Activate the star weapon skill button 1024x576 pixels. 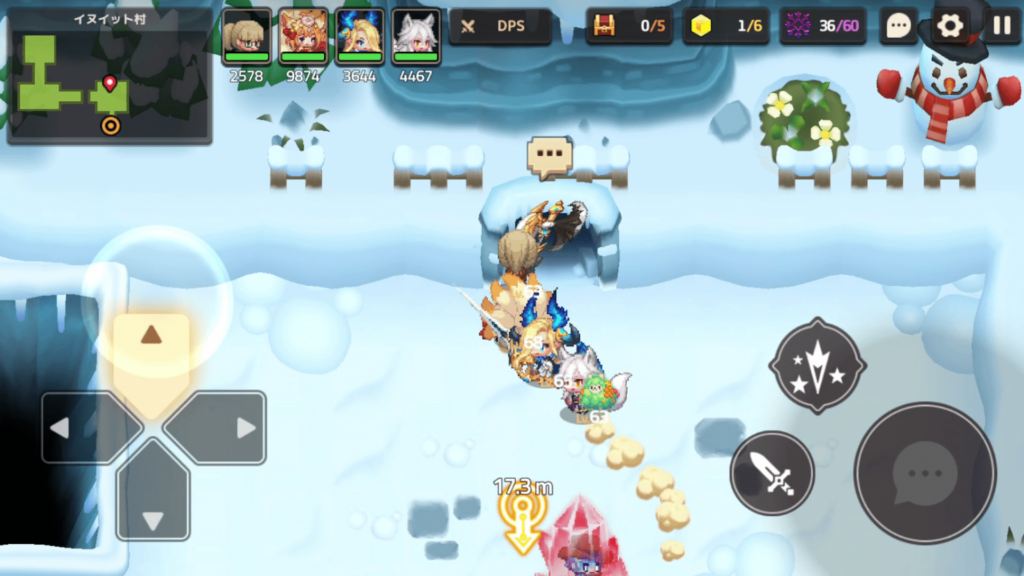tap(817, 366)
